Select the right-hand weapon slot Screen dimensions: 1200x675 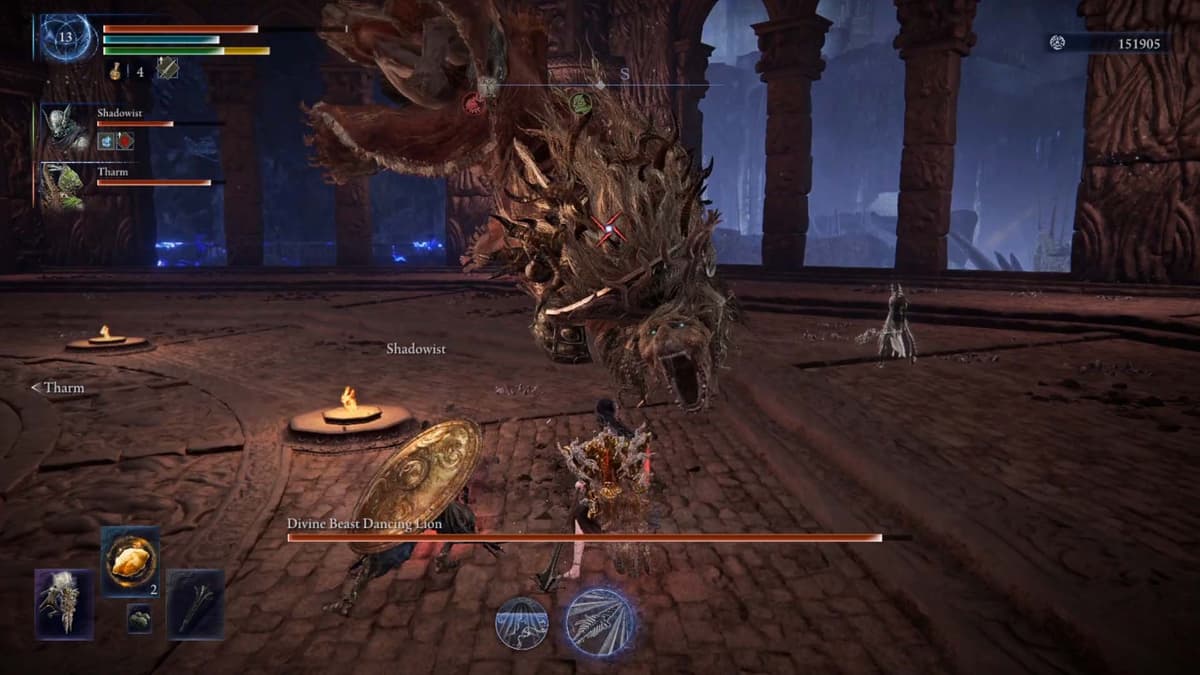pos(195,604)
